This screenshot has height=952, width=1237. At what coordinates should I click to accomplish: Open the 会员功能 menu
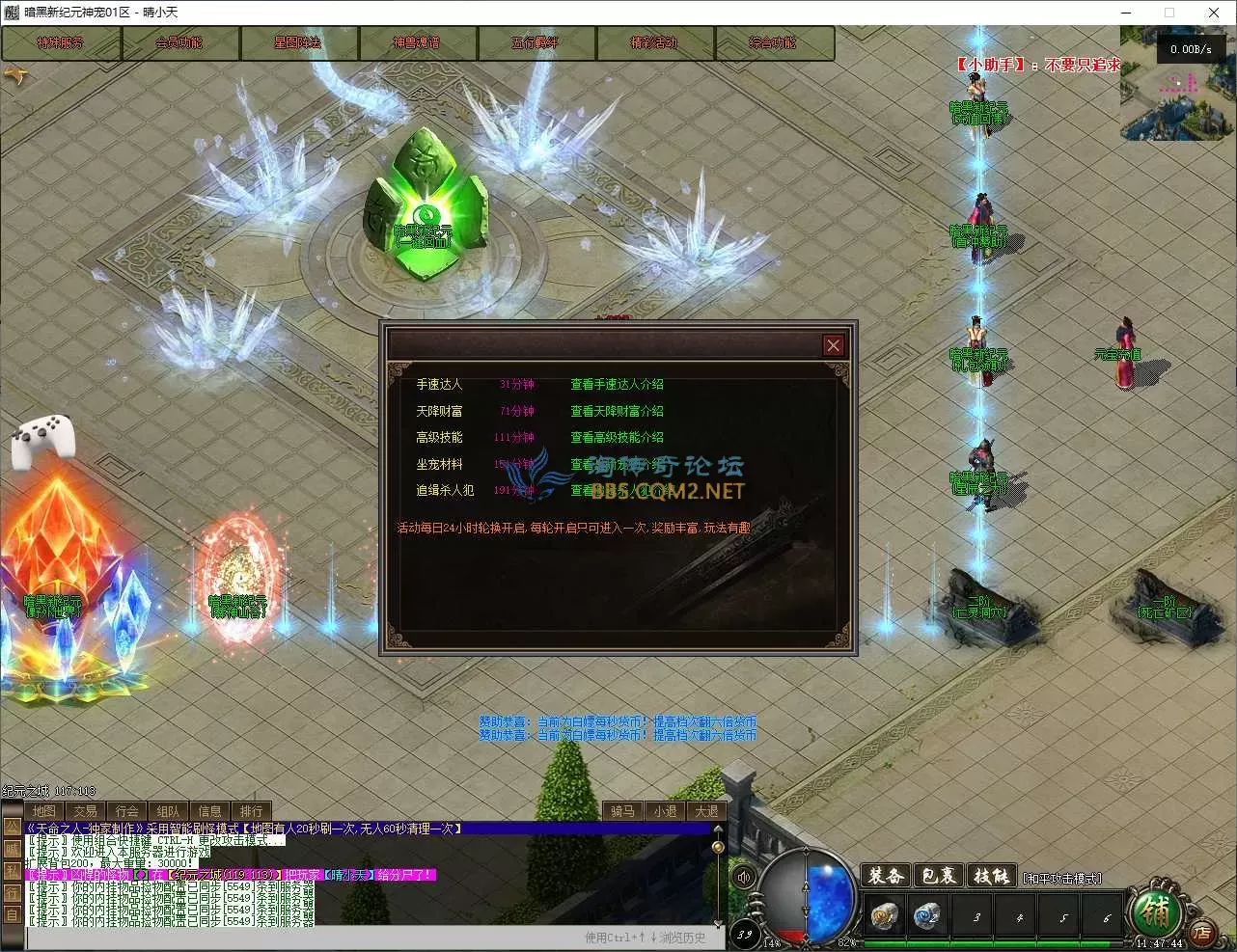pos(179,43)
